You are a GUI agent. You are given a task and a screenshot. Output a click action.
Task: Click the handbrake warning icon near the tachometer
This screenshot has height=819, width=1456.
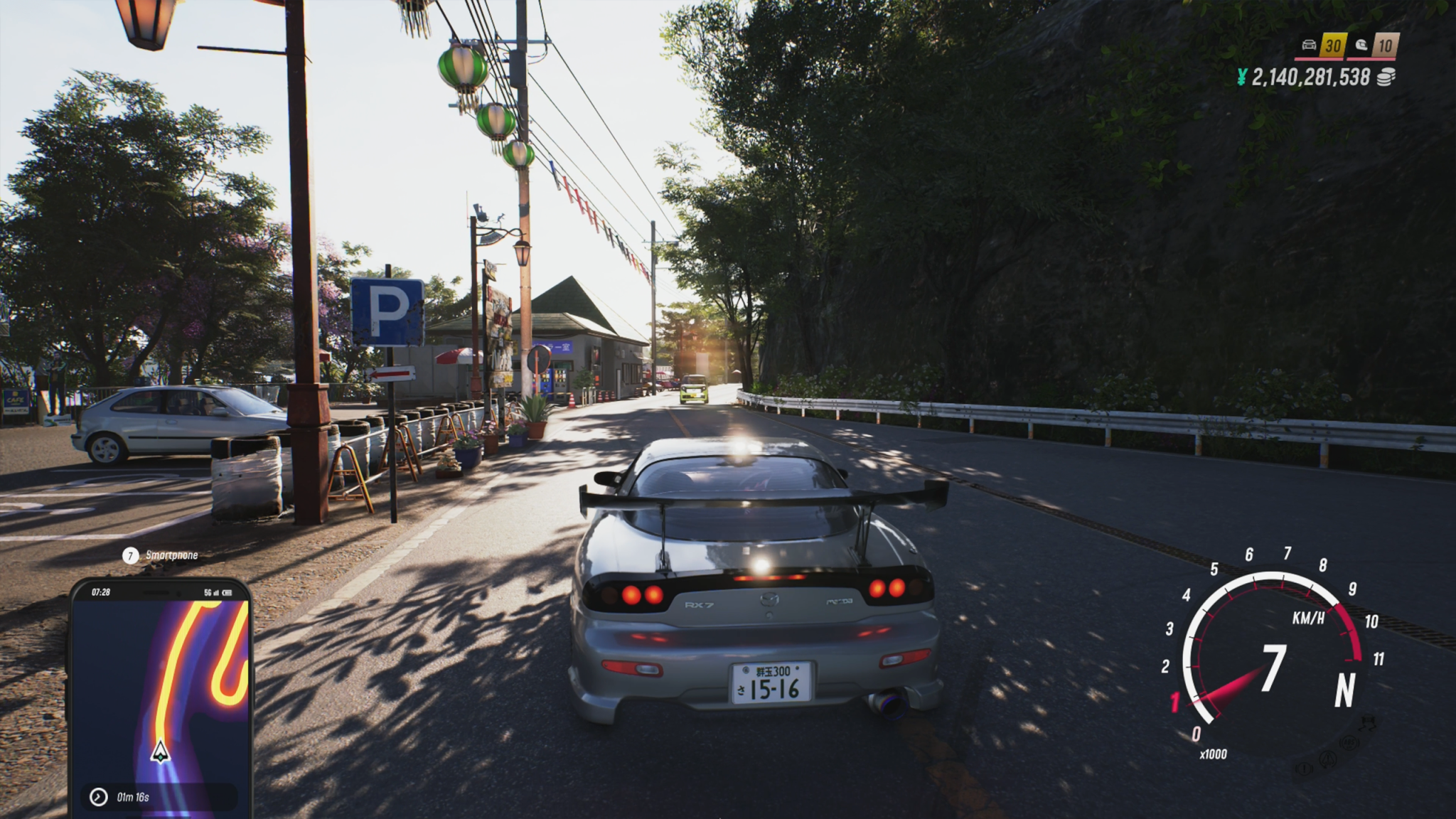tap(1305, 770)
